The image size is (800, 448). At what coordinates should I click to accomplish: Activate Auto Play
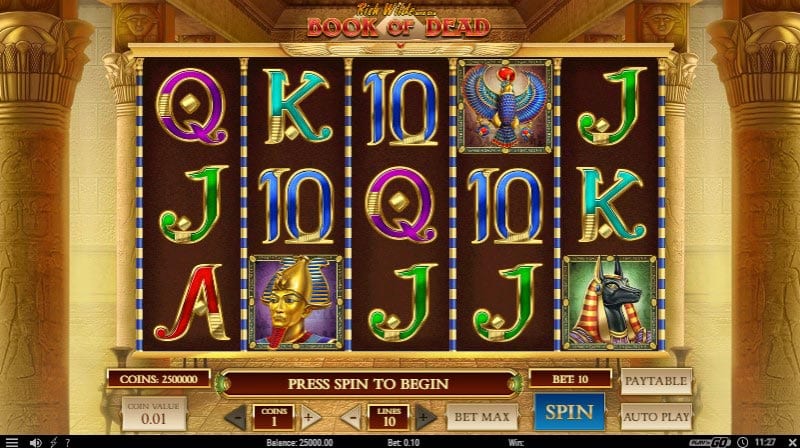point(656,414)
